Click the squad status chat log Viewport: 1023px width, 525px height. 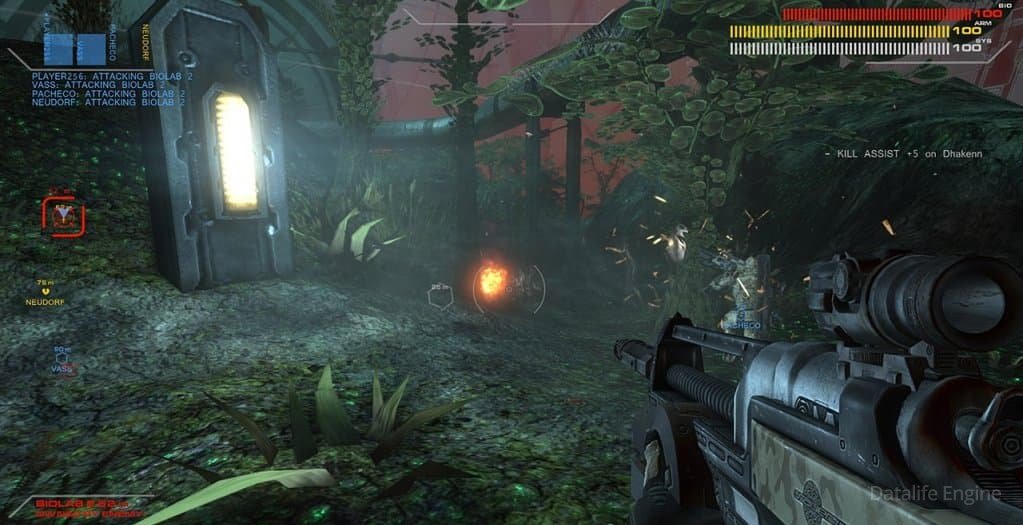[95, 89]
